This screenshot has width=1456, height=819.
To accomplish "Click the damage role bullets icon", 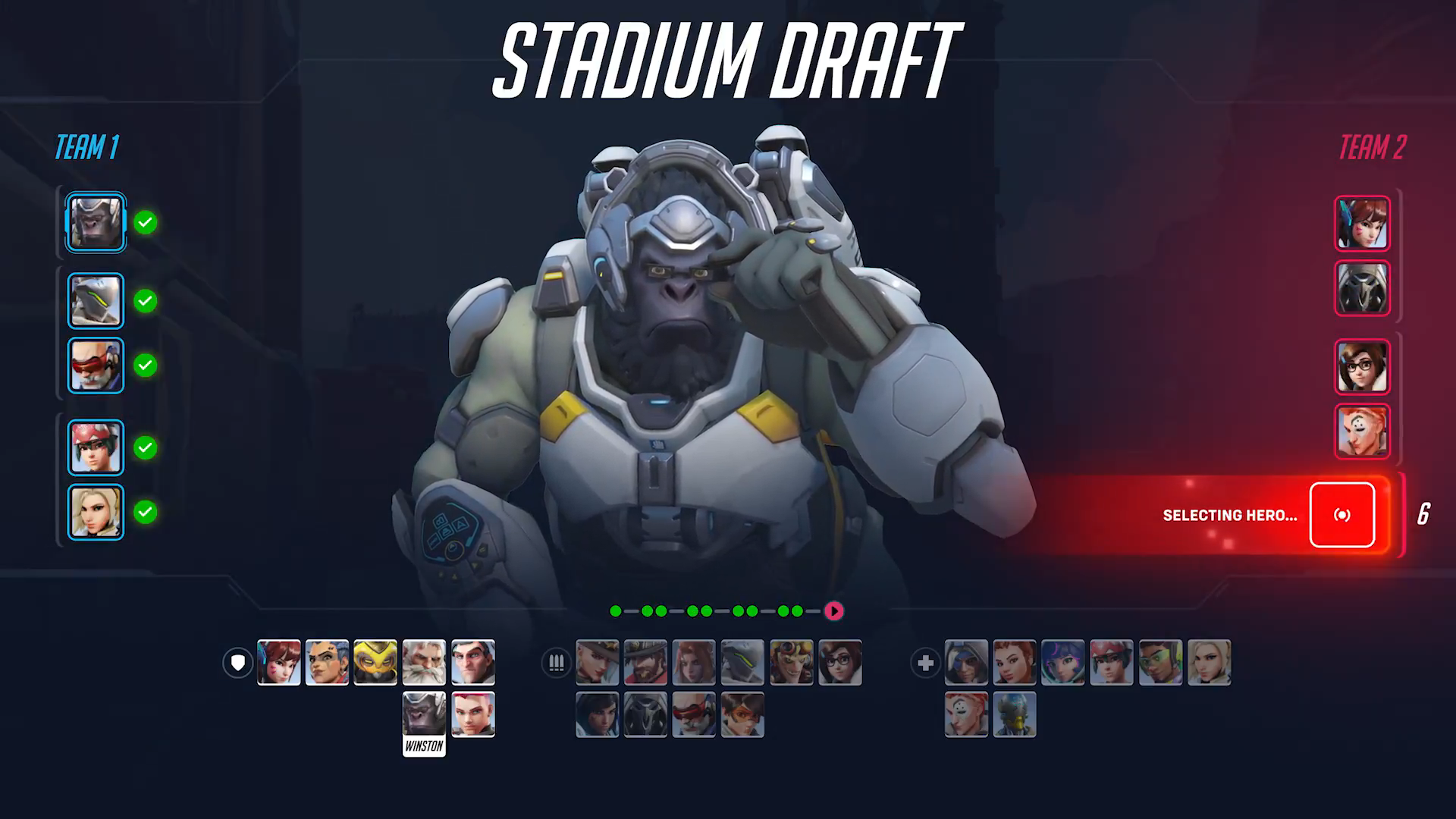I will point(557,664).
